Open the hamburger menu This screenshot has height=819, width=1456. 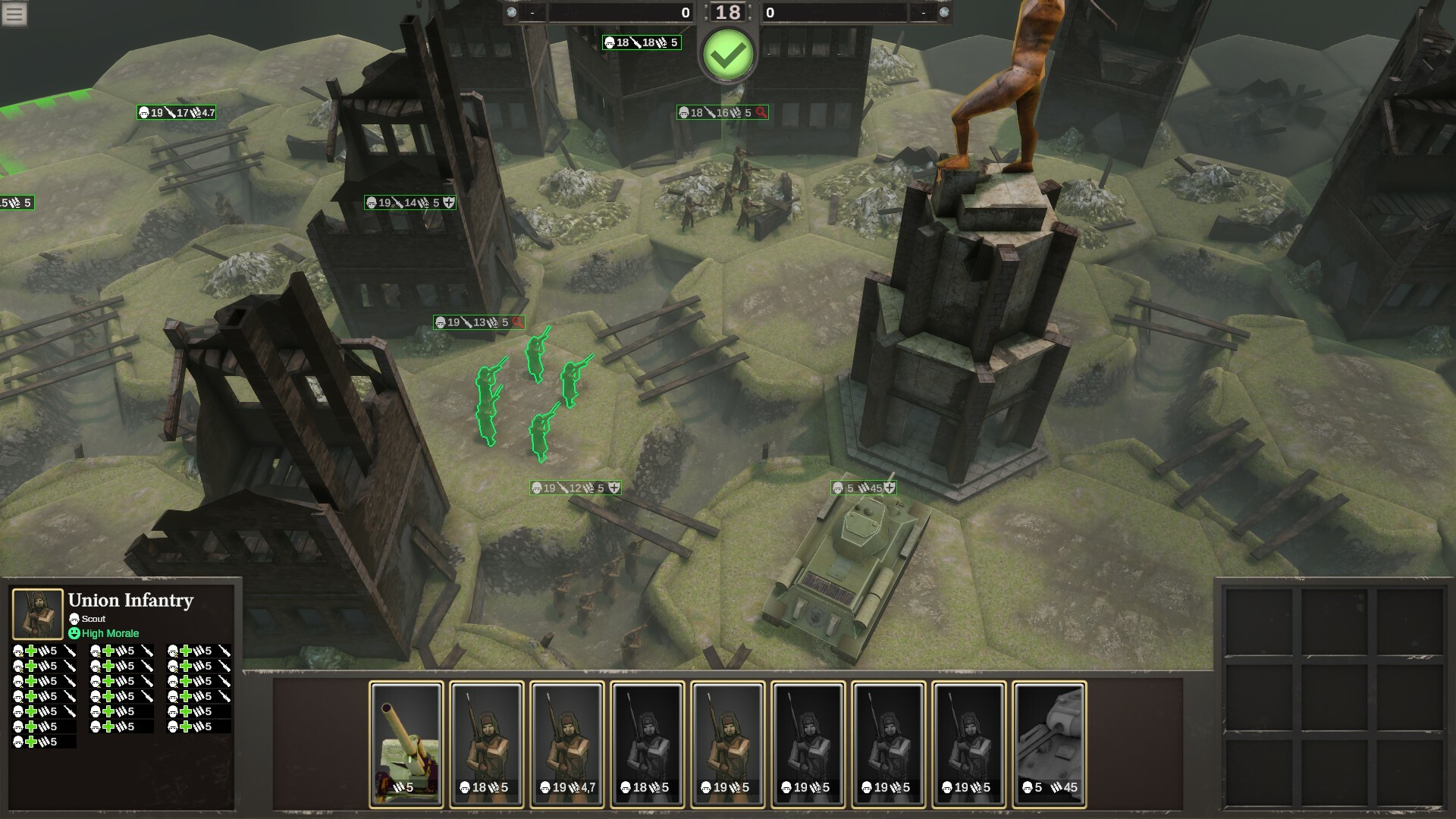14,14
